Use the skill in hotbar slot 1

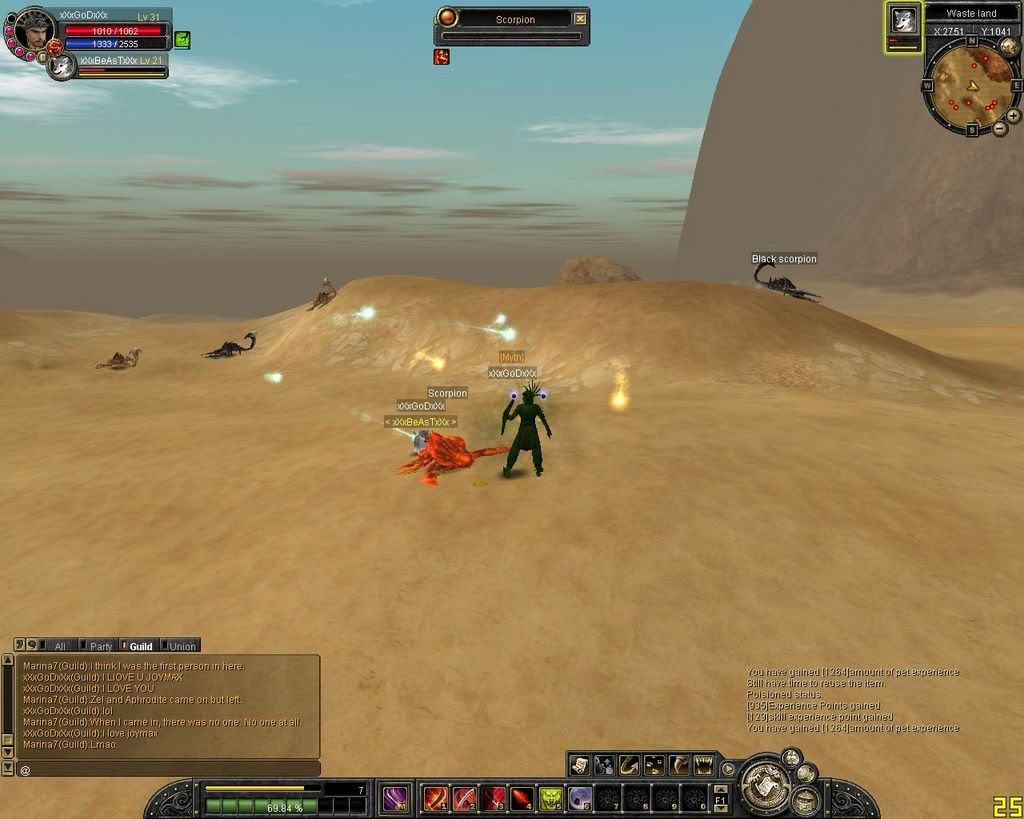436,798
